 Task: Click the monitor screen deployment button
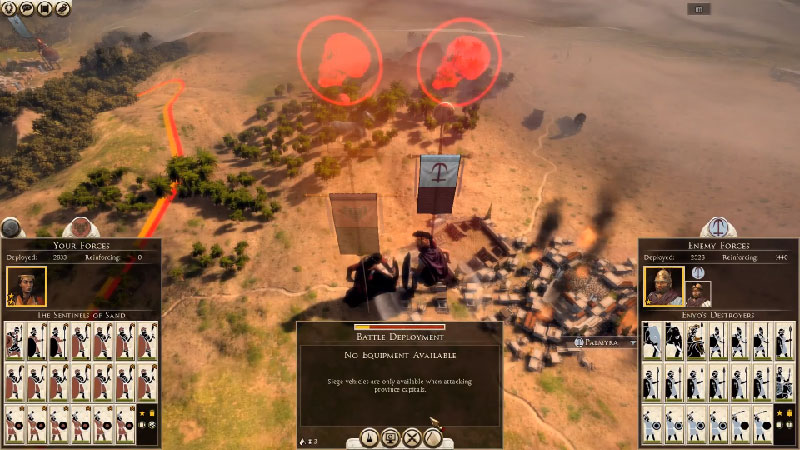[x=388, y=438]
